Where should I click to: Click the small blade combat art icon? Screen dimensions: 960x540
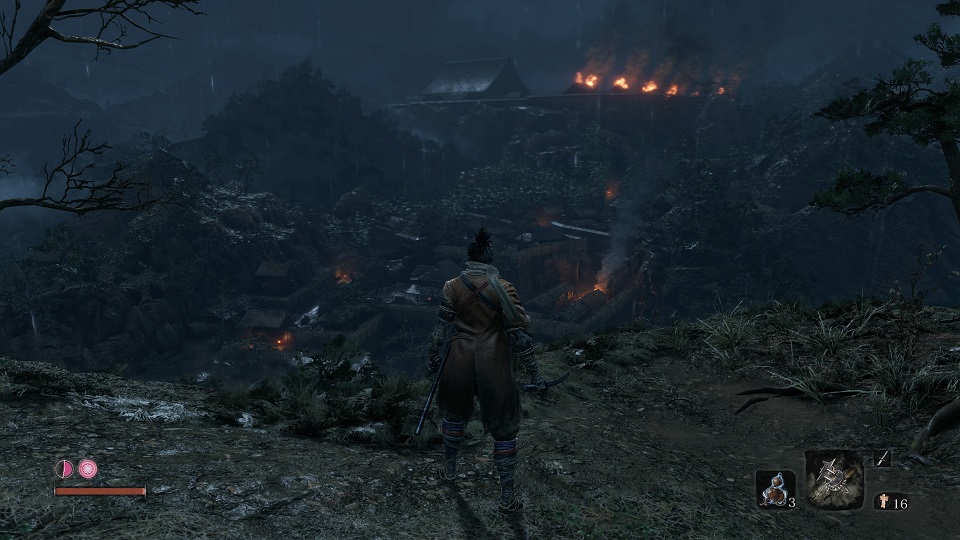point(882,458)
